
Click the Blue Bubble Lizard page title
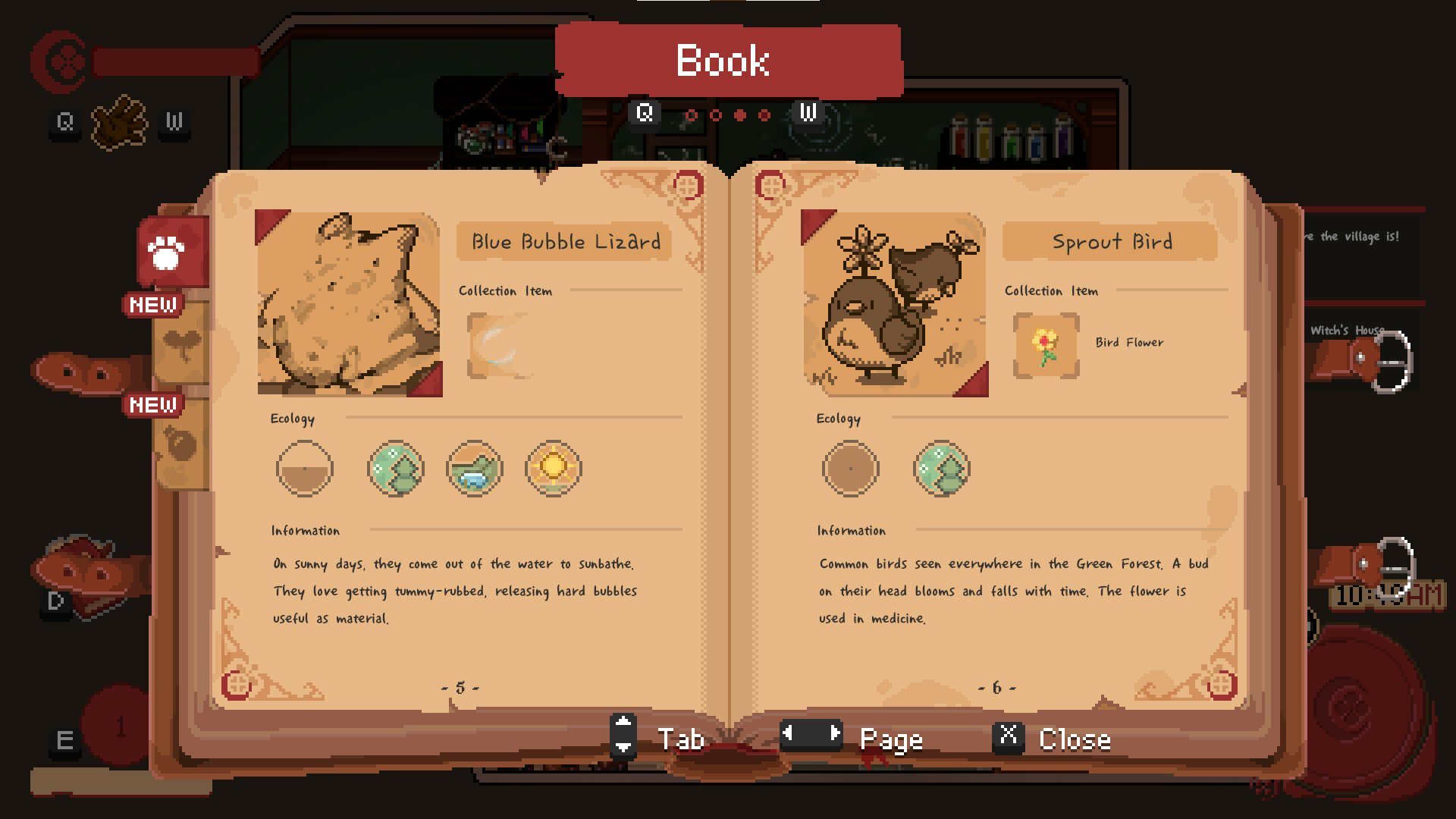point(564,242)
